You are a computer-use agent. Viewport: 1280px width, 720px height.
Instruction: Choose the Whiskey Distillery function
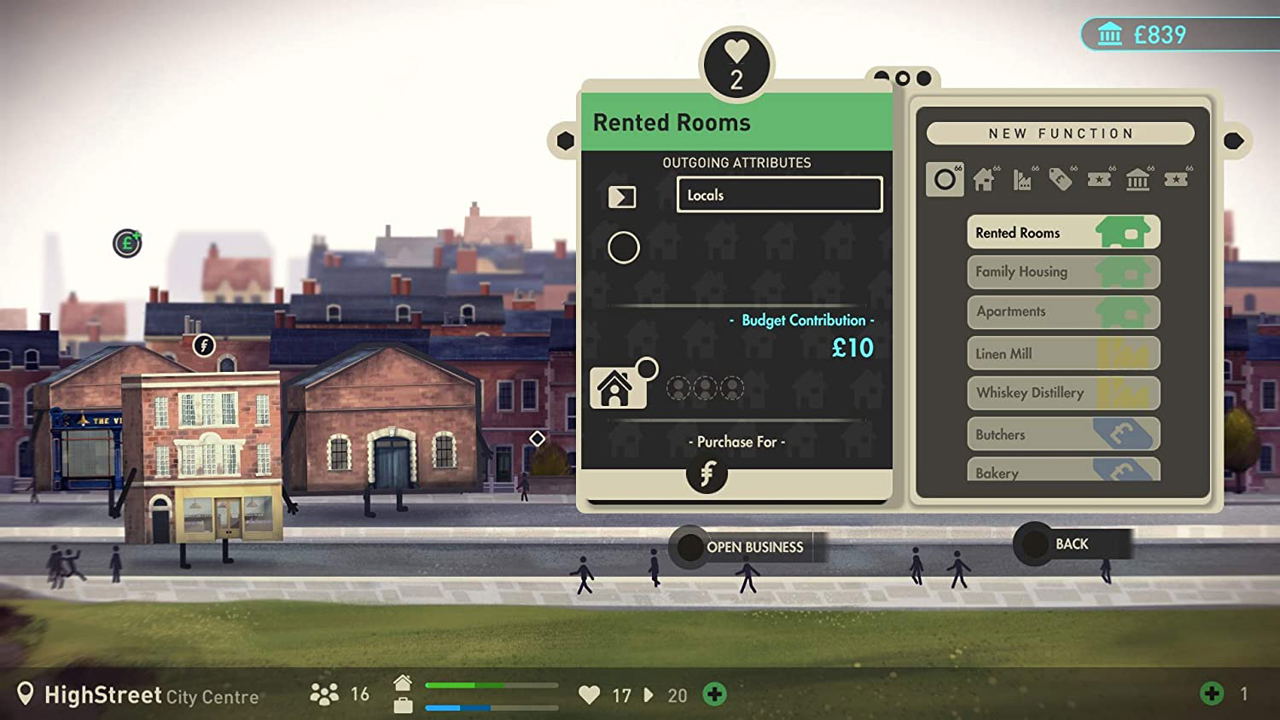coord(1063,393)
